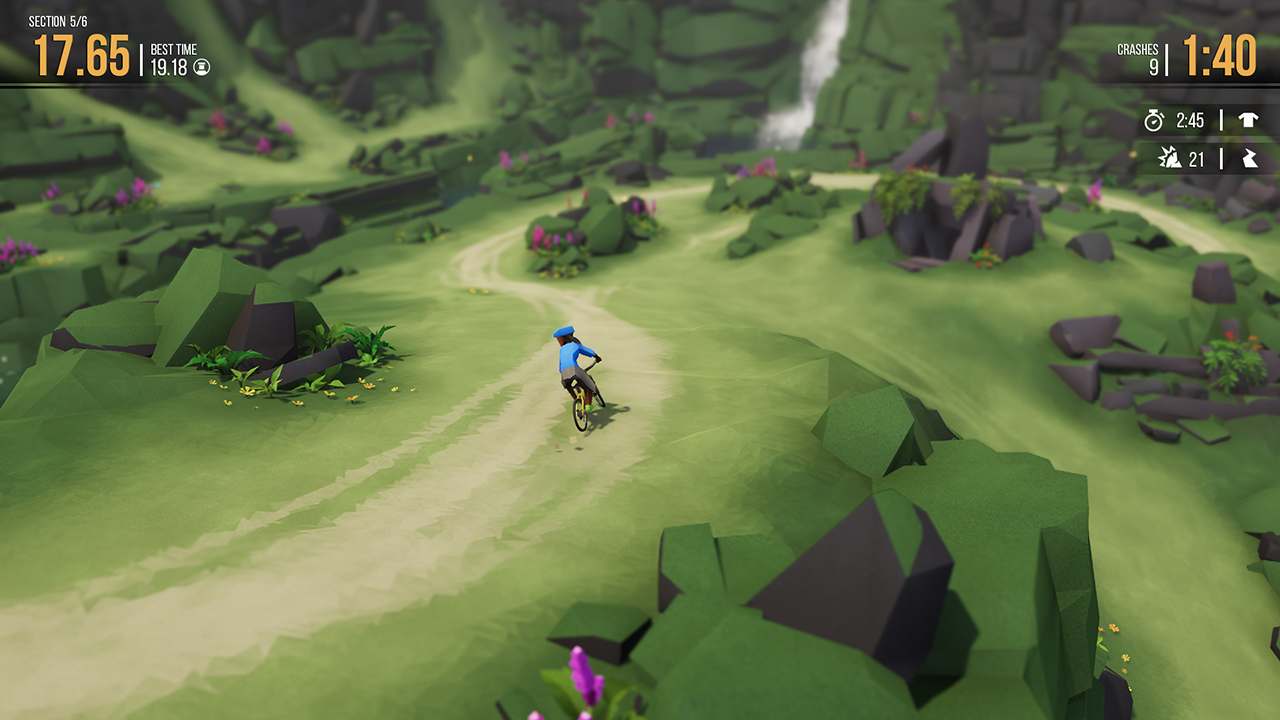1280x720 pixels.
Task: Click the crash explosion icon
Action: click(1170, 158)
